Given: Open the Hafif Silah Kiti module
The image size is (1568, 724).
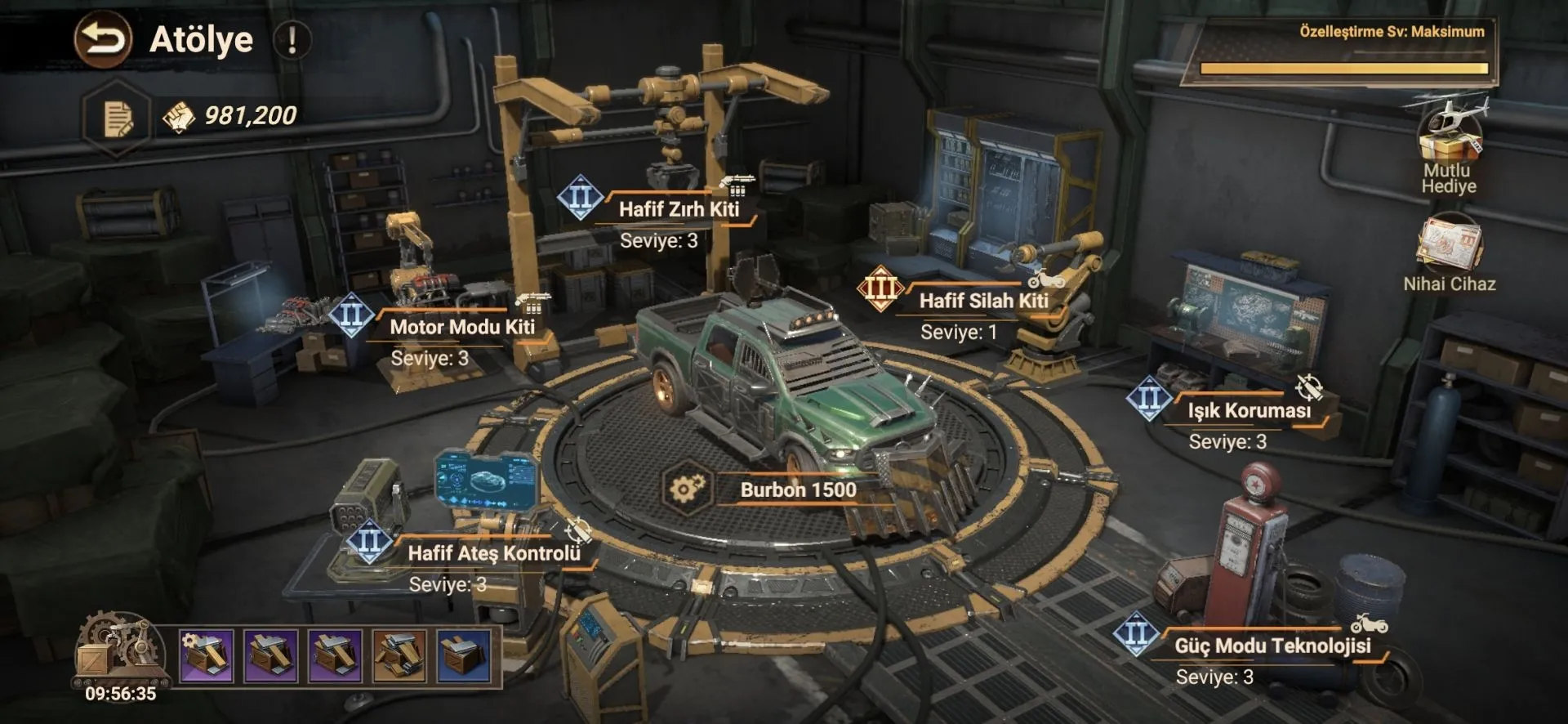Looking at the screenshot, I should click(982, 301).
